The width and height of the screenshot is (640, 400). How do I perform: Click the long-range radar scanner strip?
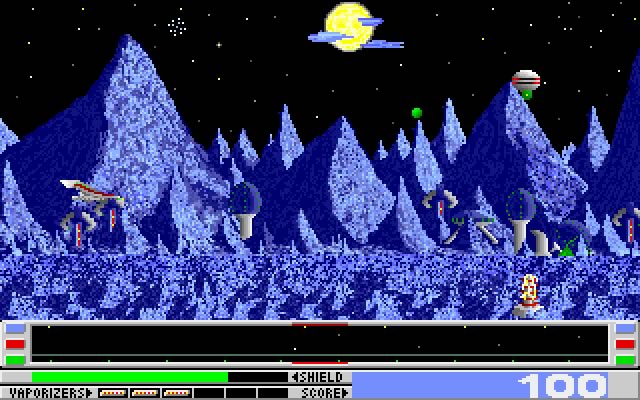[x=320, y=343]
